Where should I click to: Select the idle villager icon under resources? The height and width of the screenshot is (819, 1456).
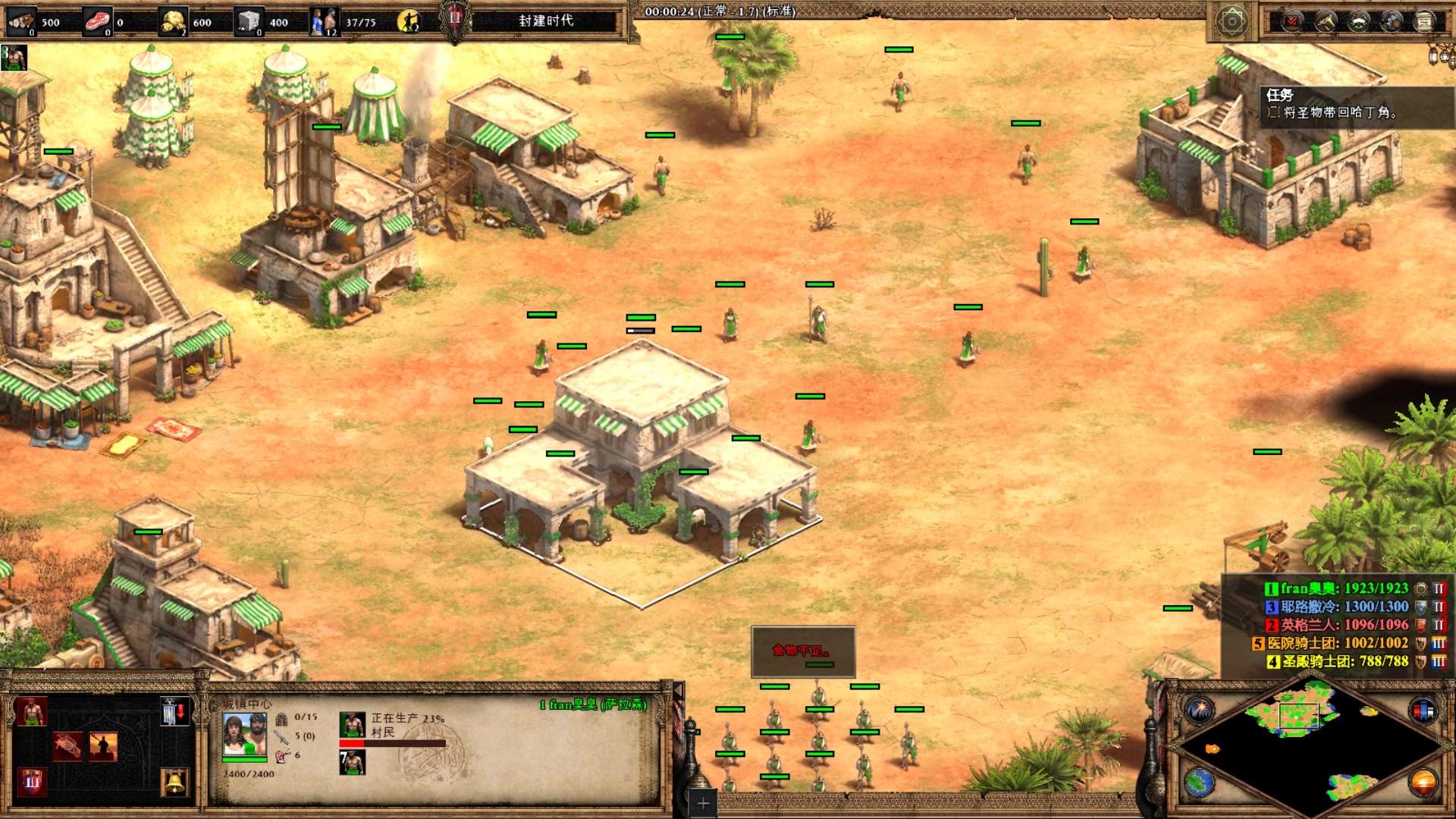point(14,58)
